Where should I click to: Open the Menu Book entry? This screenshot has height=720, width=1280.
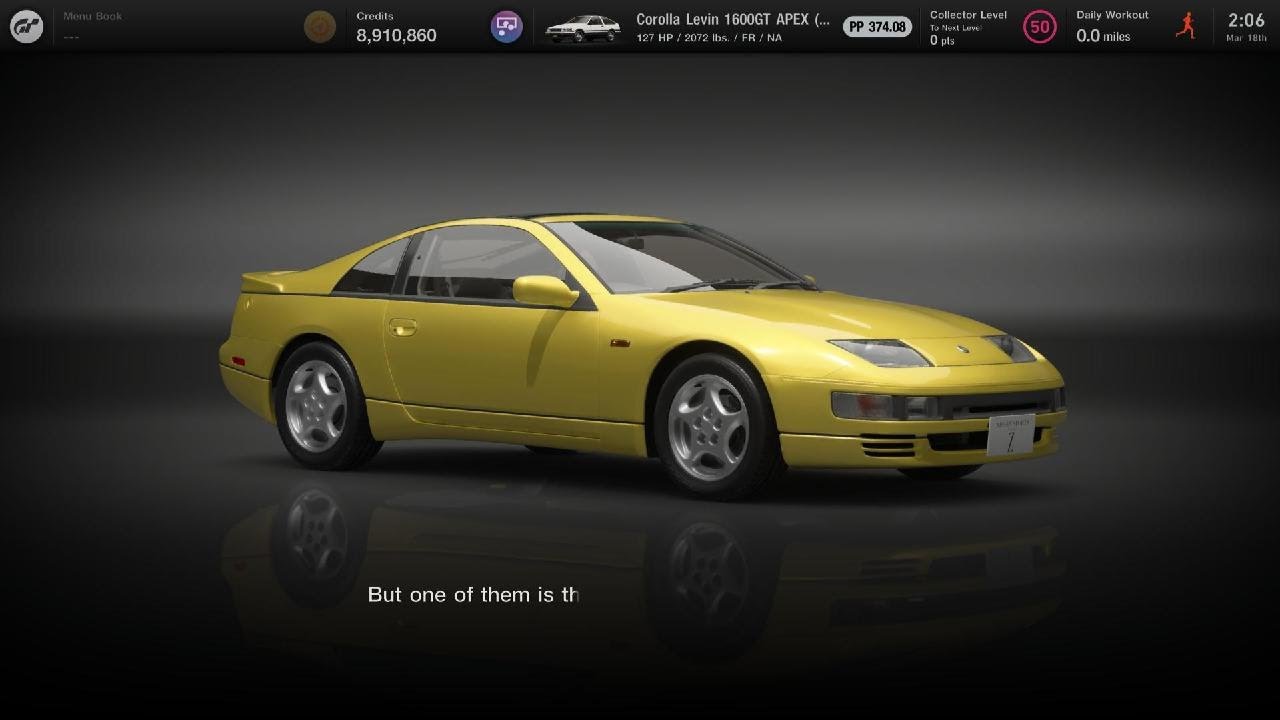[x=92, y=26]
